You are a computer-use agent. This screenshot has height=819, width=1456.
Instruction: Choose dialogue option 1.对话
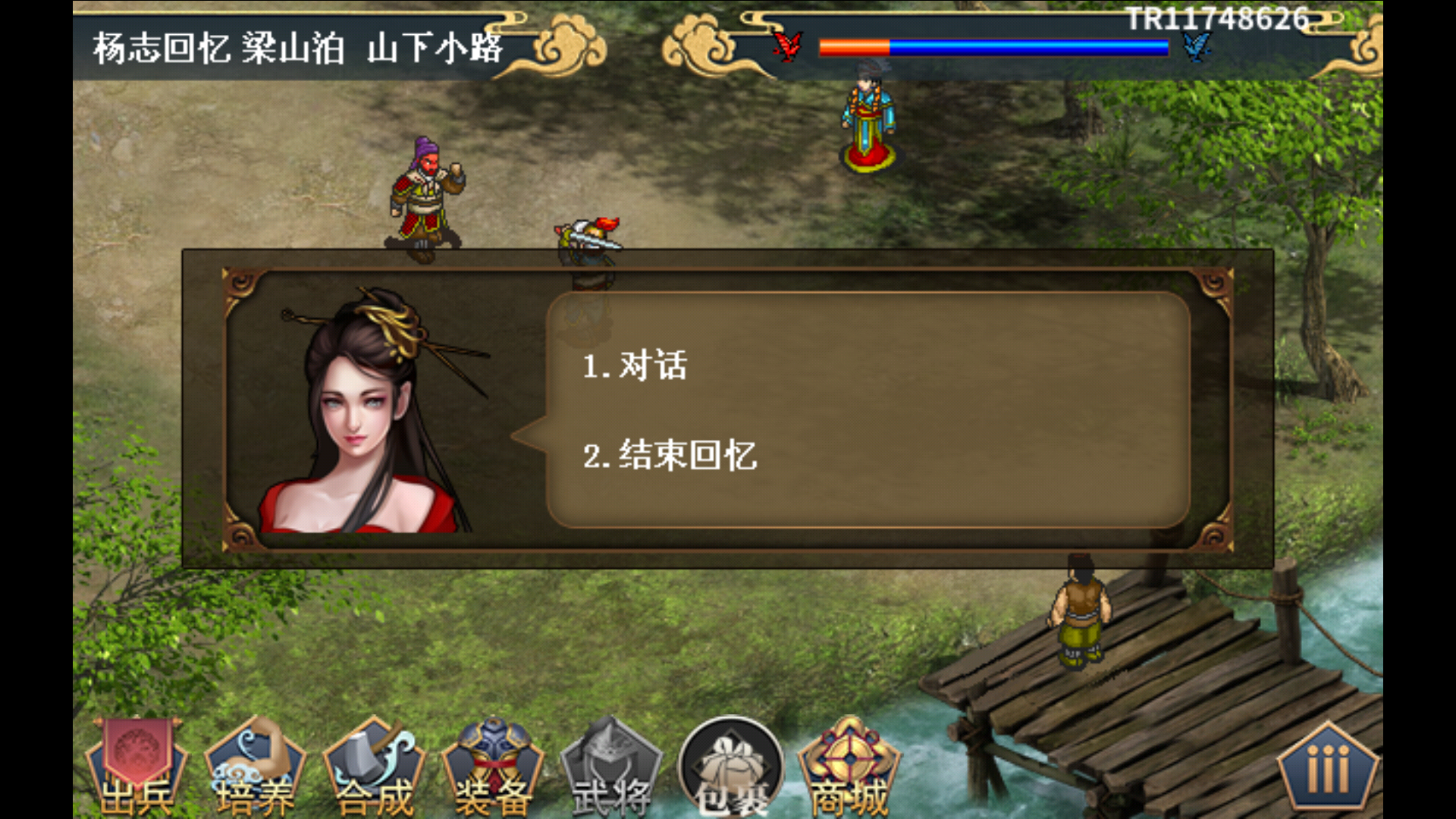click(x=637, y=364)
